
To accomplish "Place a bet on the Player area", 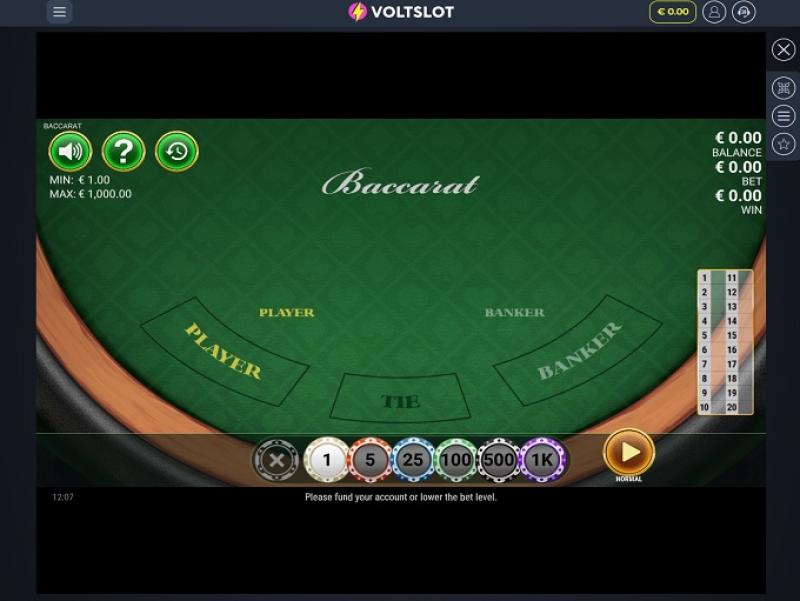I will (225, 351).
